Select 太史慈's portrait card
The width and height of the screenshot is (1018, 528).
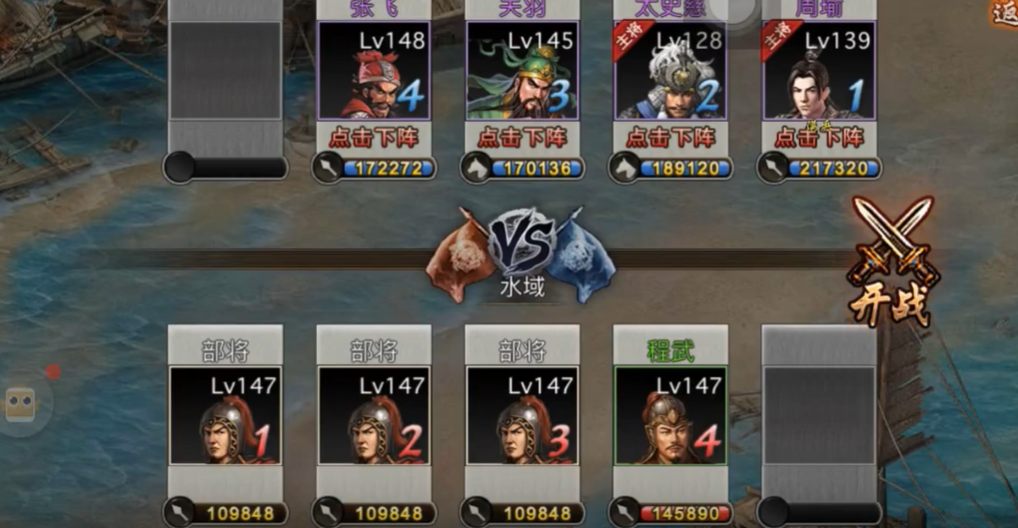click(x=670, y=72)
